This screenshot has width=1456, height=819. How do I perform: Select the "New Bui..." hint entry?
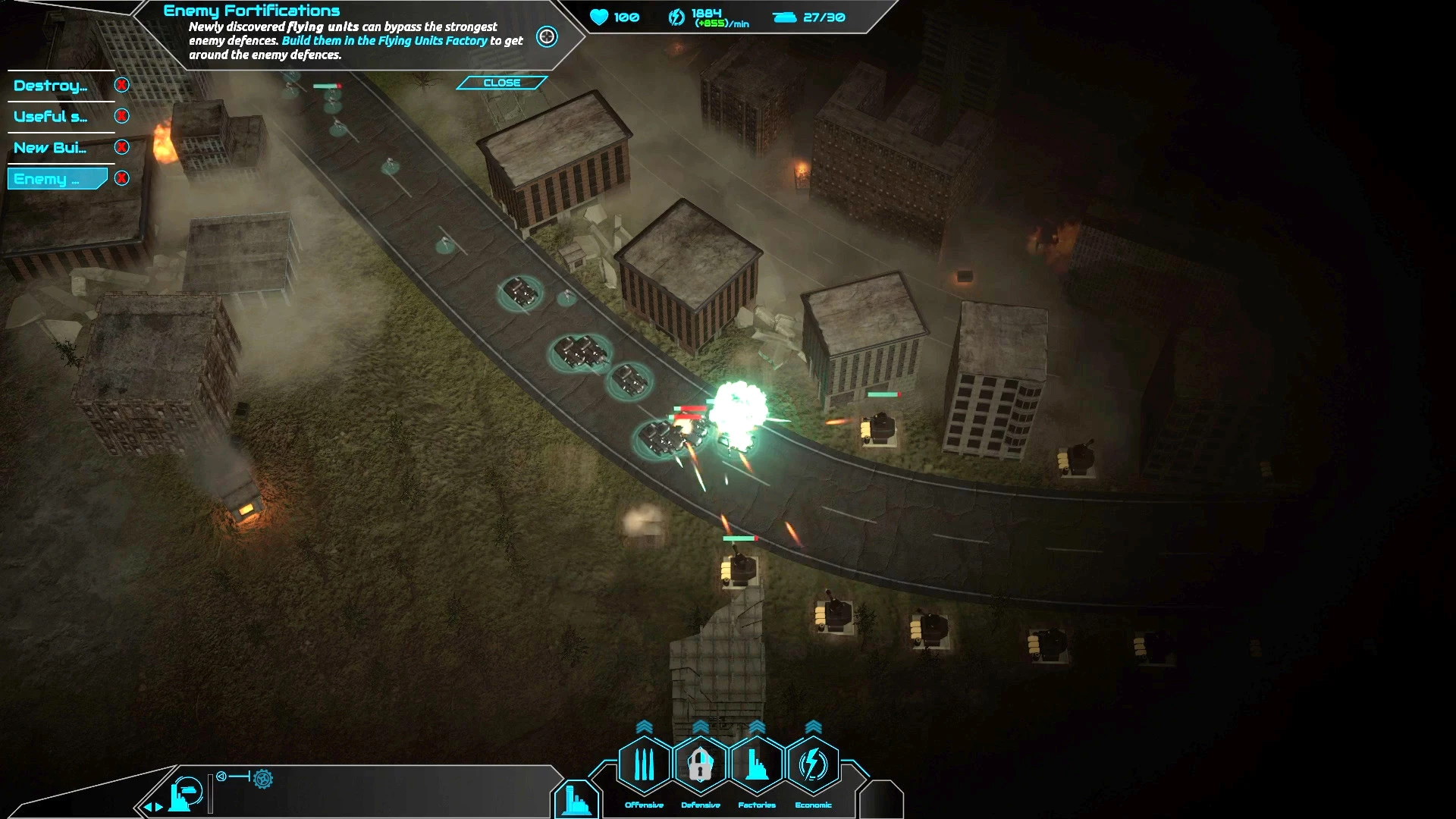(51, 148)
